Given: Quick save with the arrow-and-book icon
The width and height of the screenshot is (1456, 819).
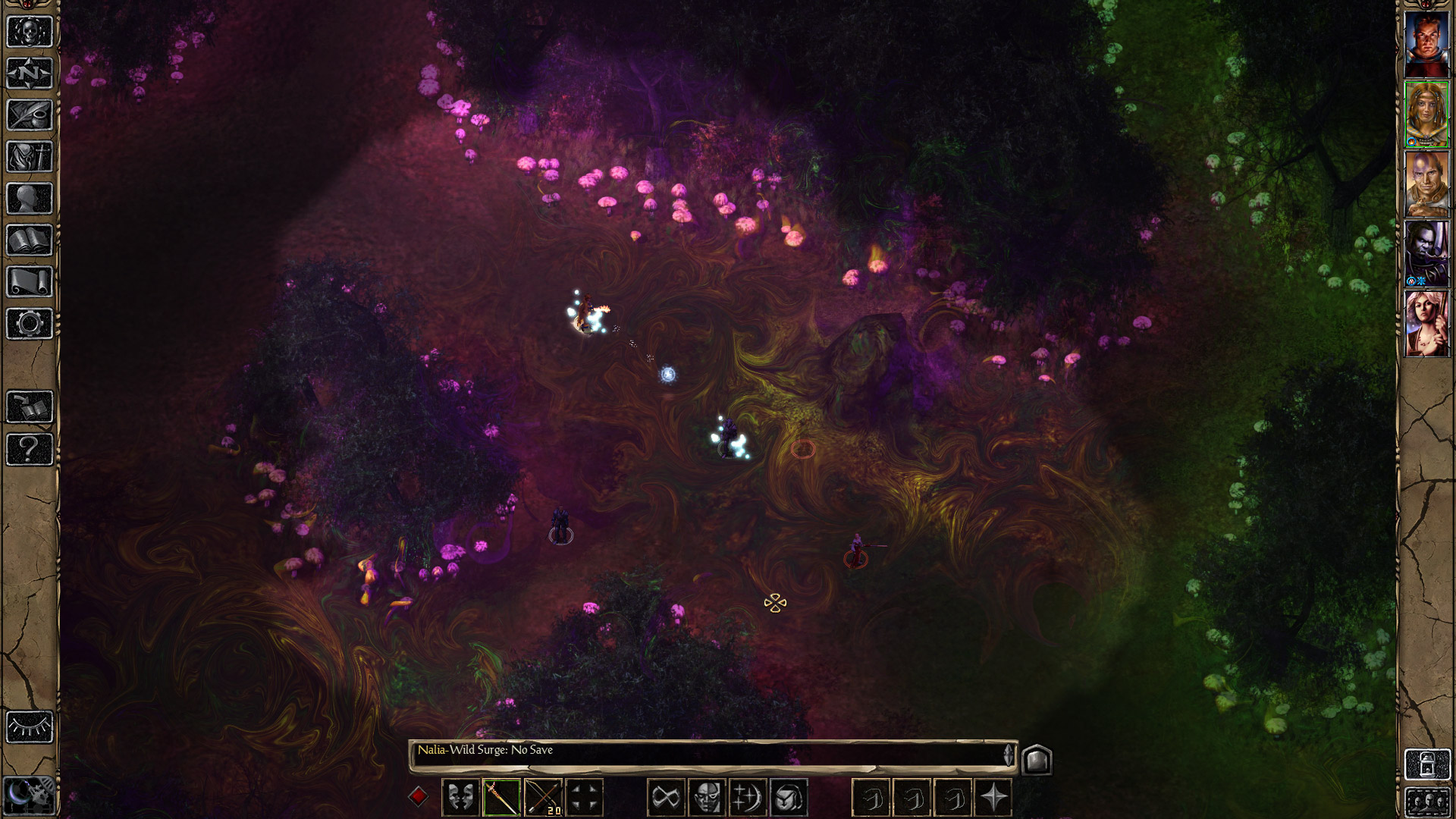Looking at the screenshot, I should 30,407.
